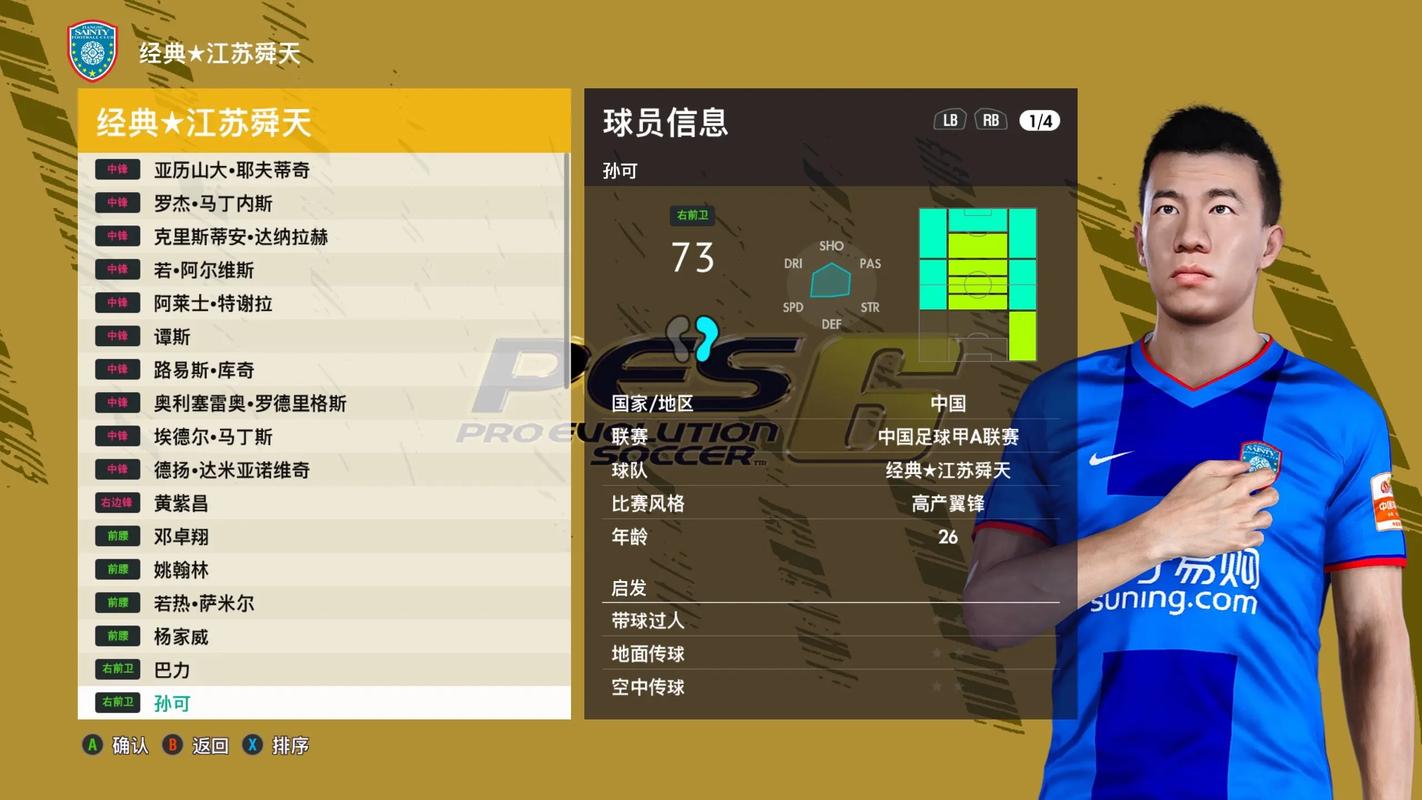This screenshot has width=1422, height=800.
Task: Click 排序 to sort the player list
Action: pos(291,745)
